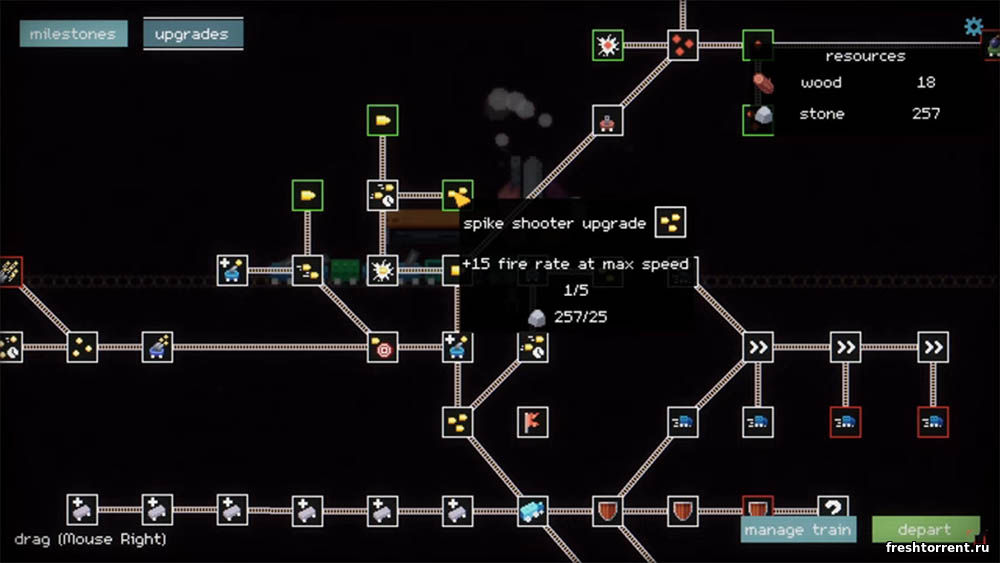Select the three red diamonds upgrade node
This screenshot has width=1000, height=563.
[682, 45]
